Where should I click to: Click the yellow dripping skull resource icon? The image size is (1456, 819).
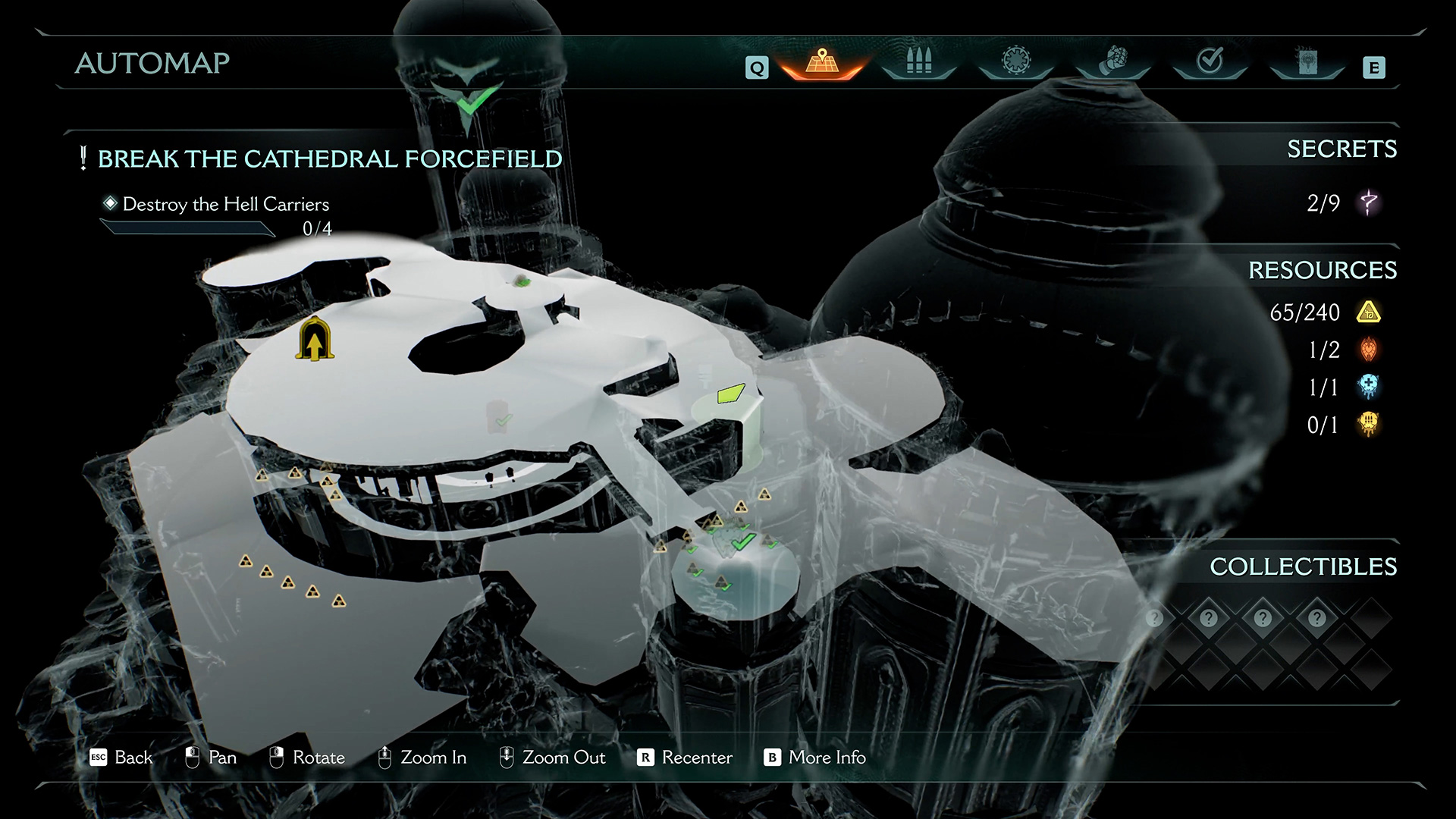coord(1369,424)
